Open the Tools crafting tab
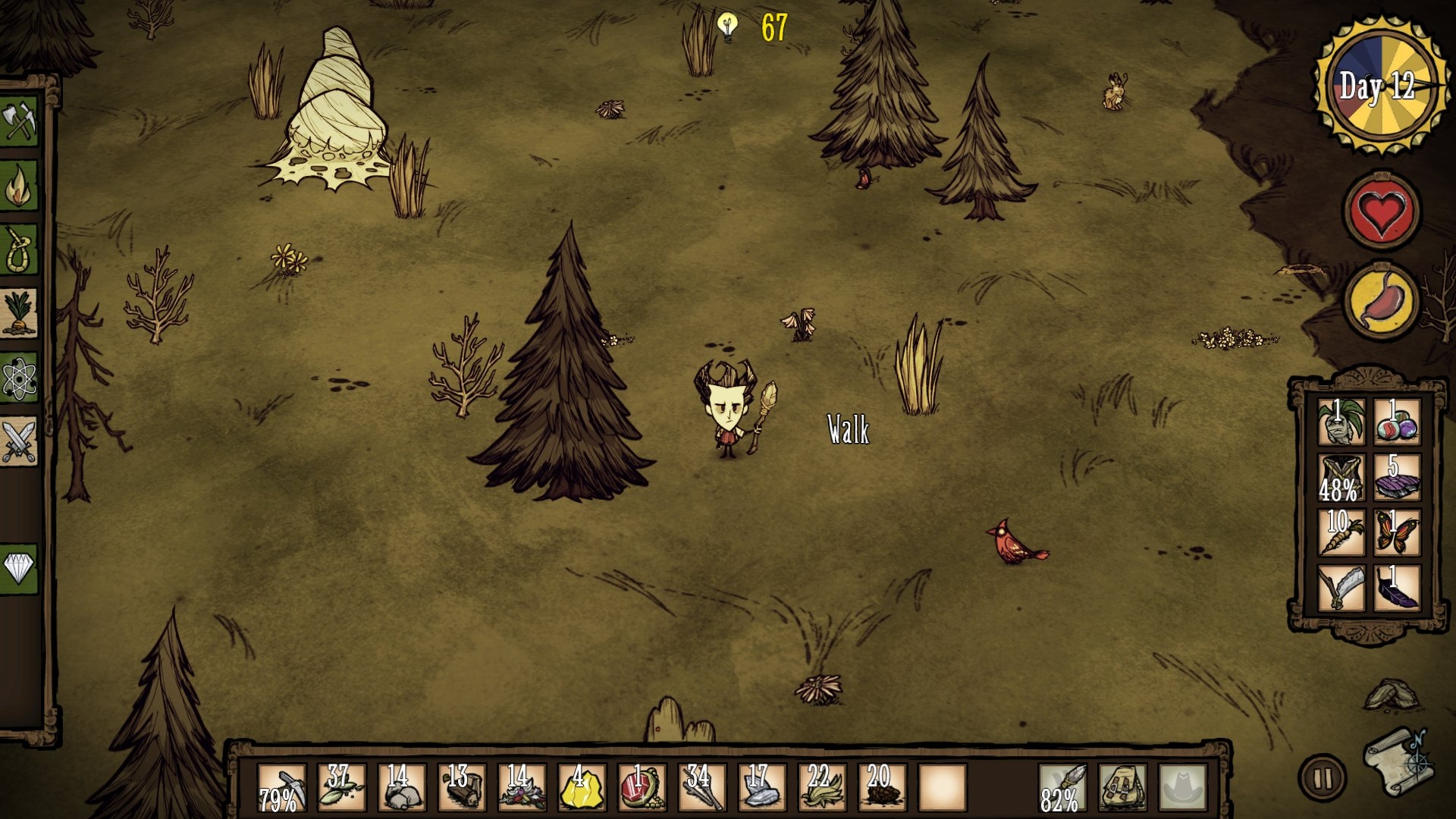Viewport: 1456px width, 819px height. 20,121
